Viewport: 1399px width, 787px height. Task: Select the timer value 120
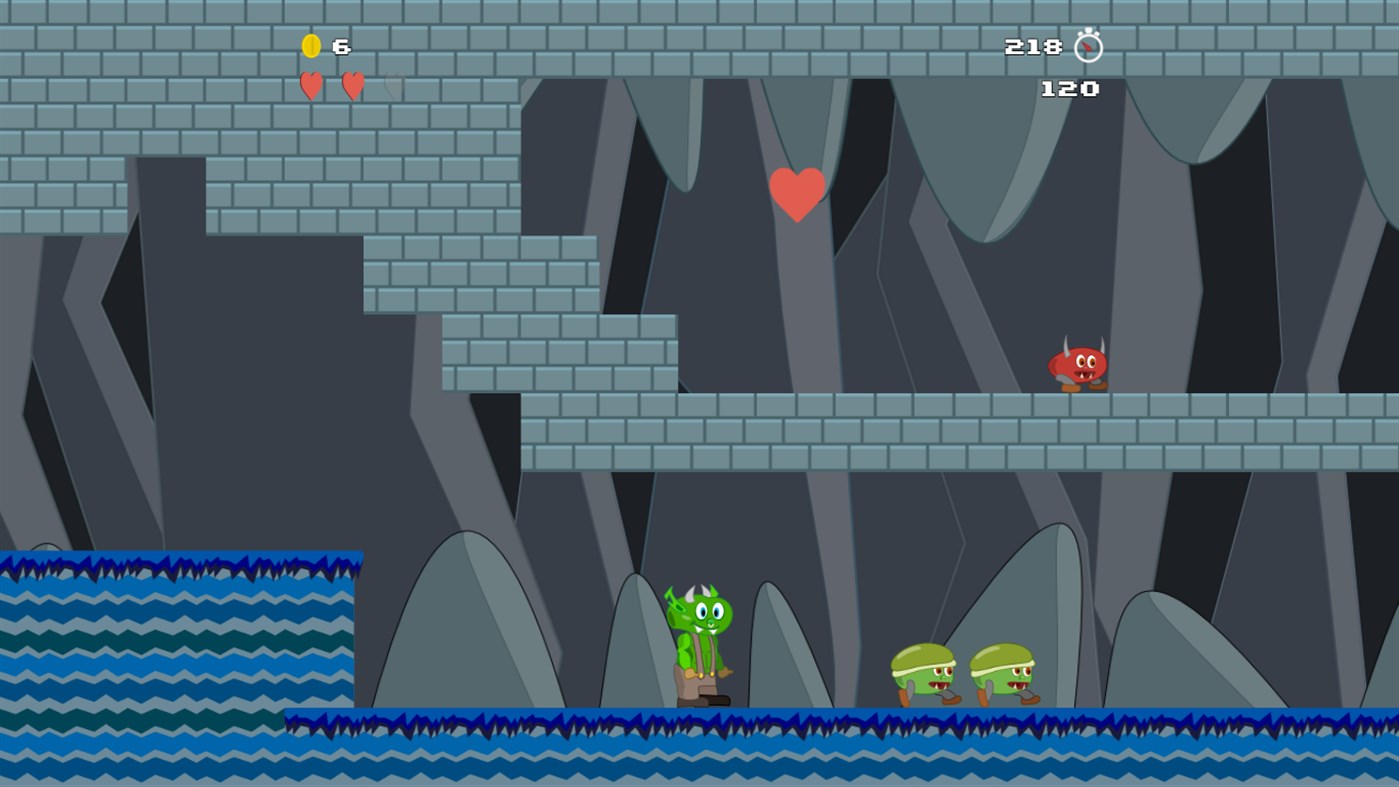pos(1070,89)
